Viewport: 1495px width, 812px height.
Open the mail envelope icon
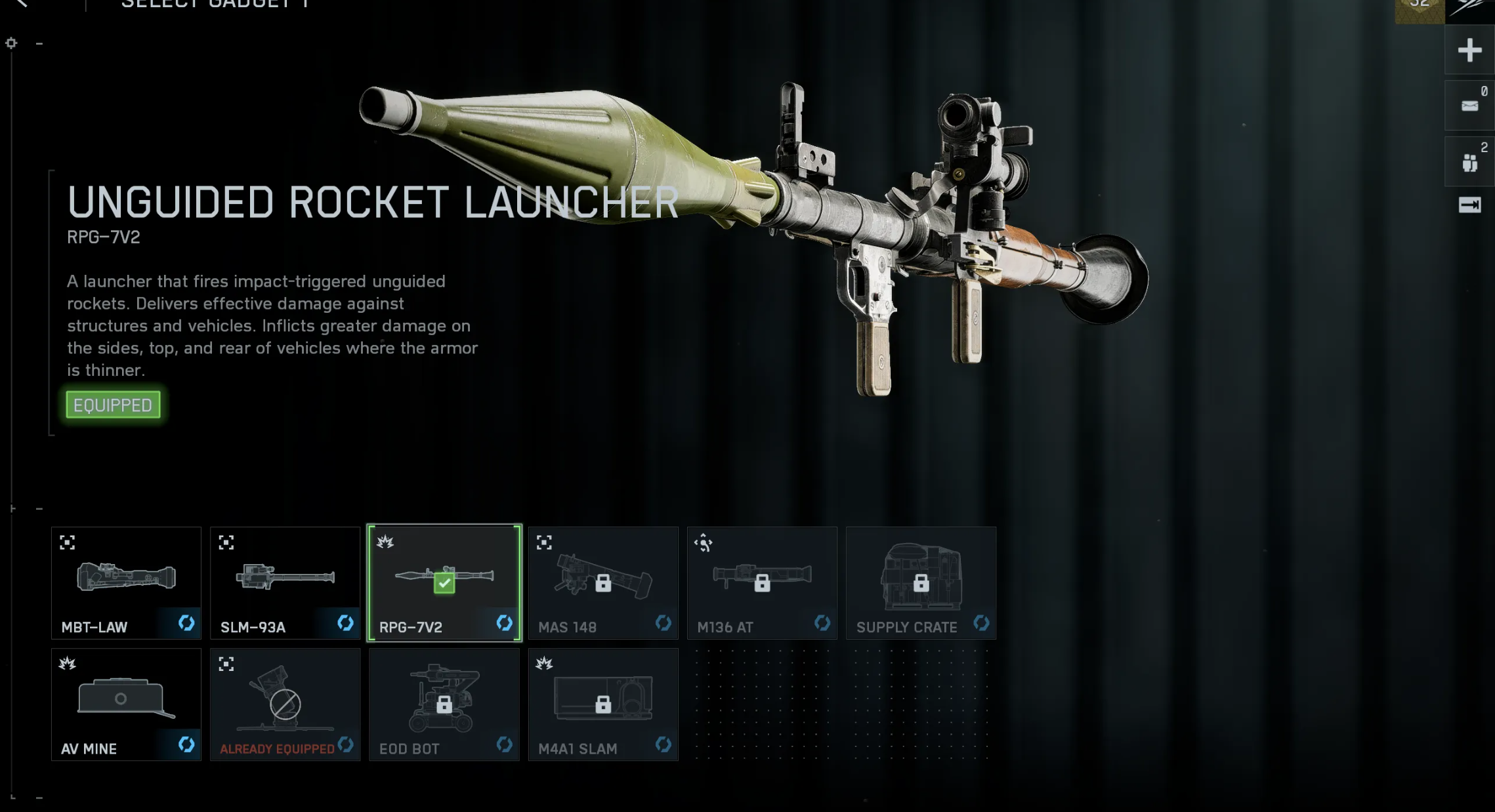tap(1469, 106)
